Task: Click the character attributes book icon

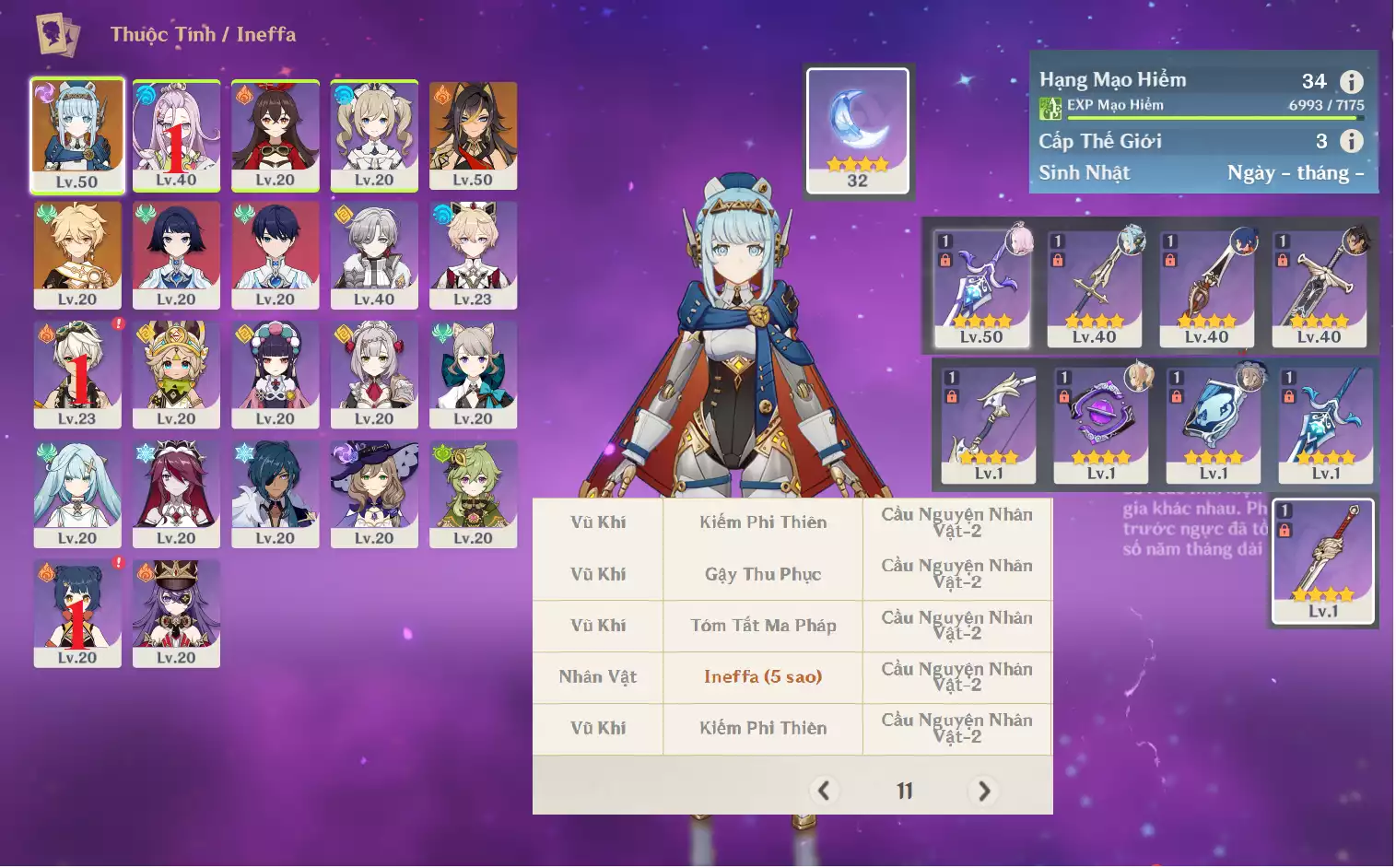Action: tap(57, 35)
